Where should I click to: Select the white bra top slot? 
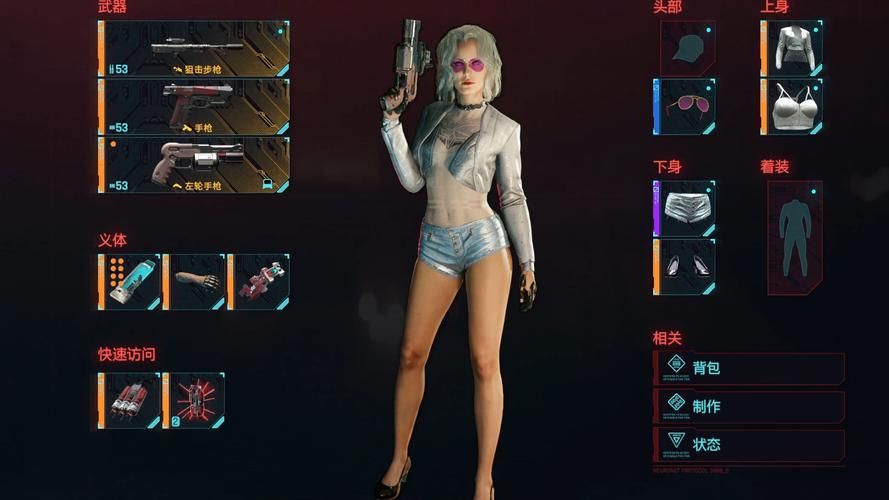pos(793,107)
